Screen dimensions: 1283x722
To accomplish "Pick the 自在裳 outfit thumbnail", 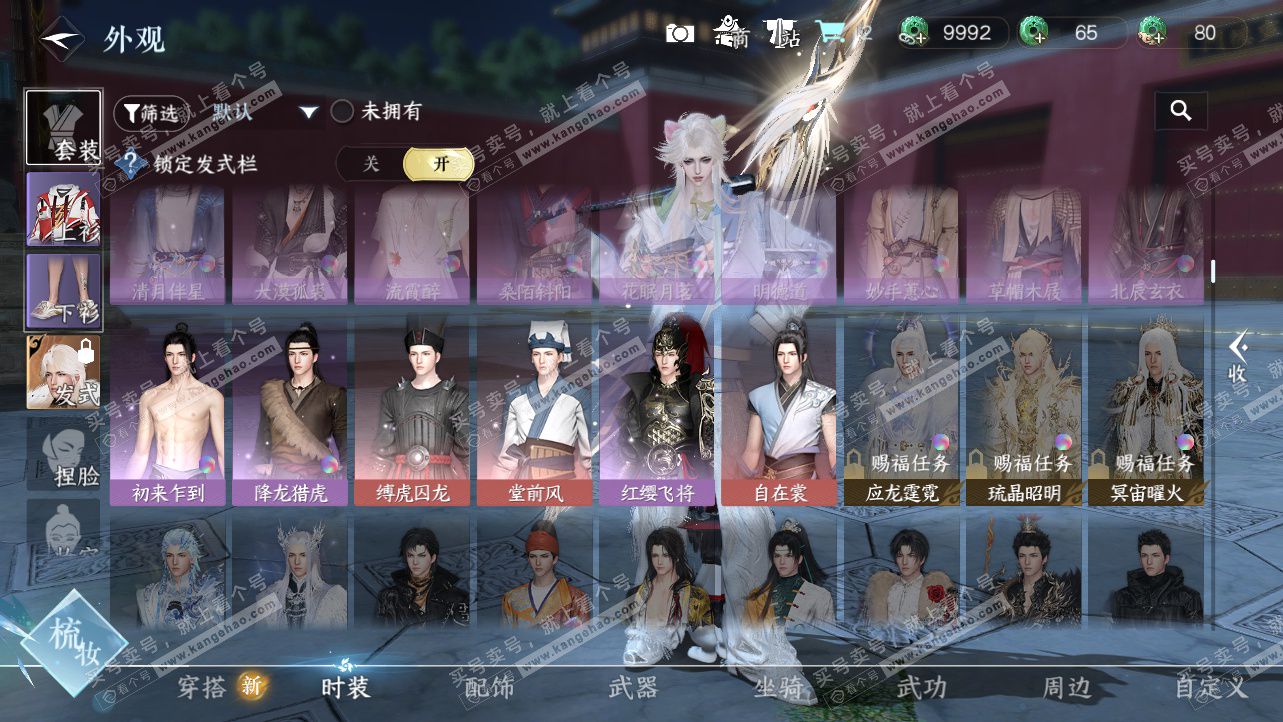I will coord(779,413).
